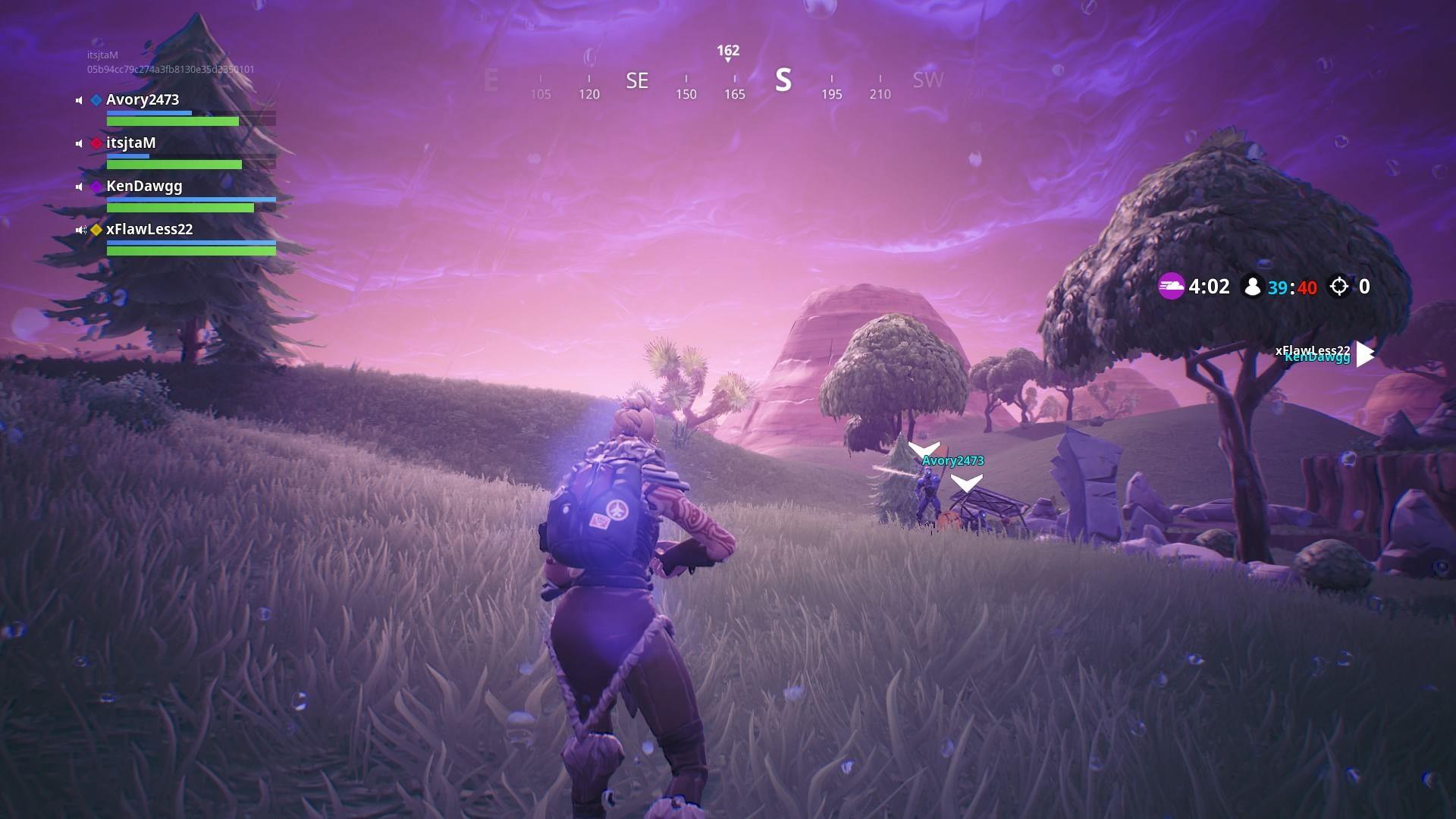Click the SE direction on the compass

(x=636, y=79)
